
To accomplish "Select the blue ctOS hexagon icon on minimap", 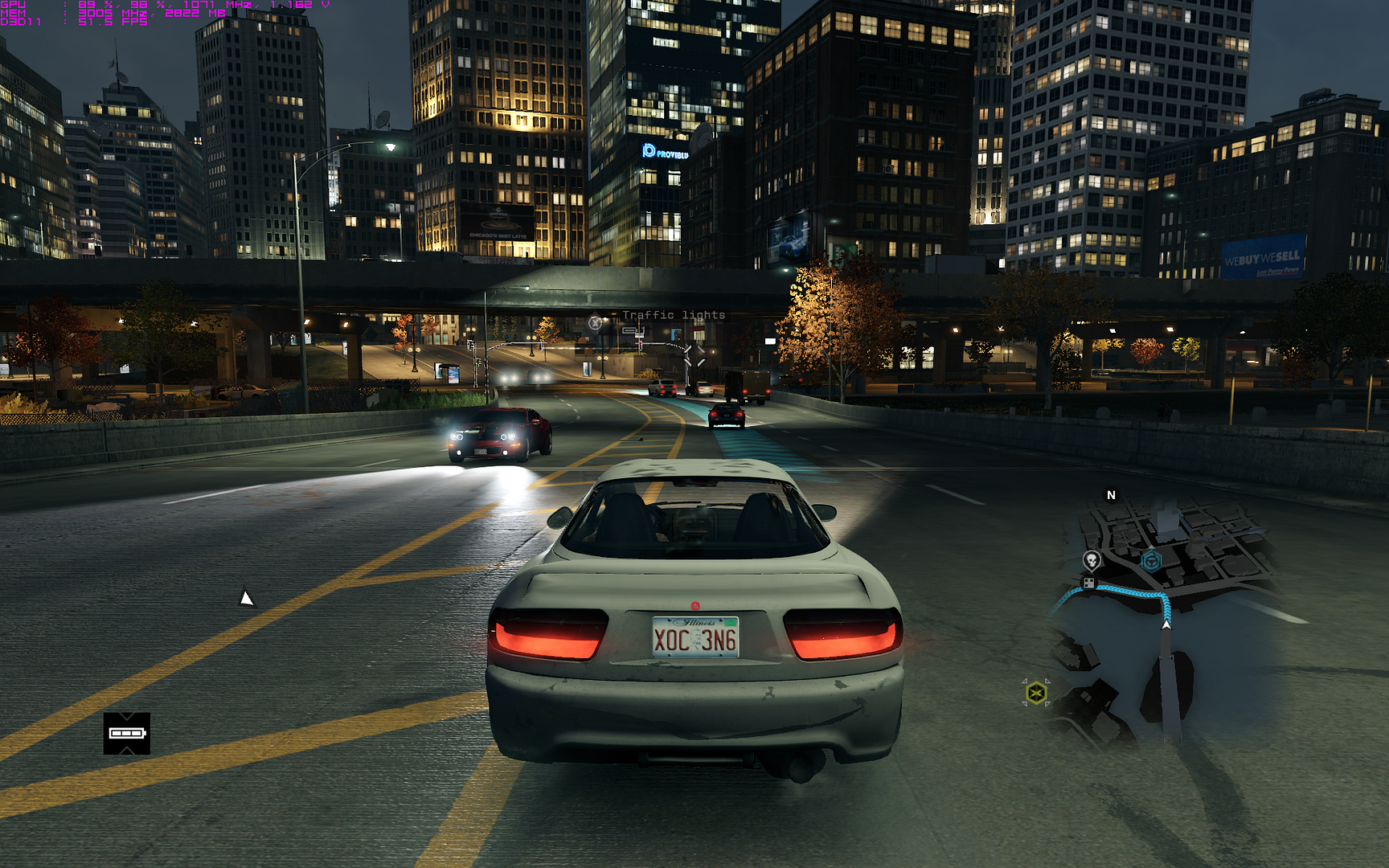I will coord(1152,561).
